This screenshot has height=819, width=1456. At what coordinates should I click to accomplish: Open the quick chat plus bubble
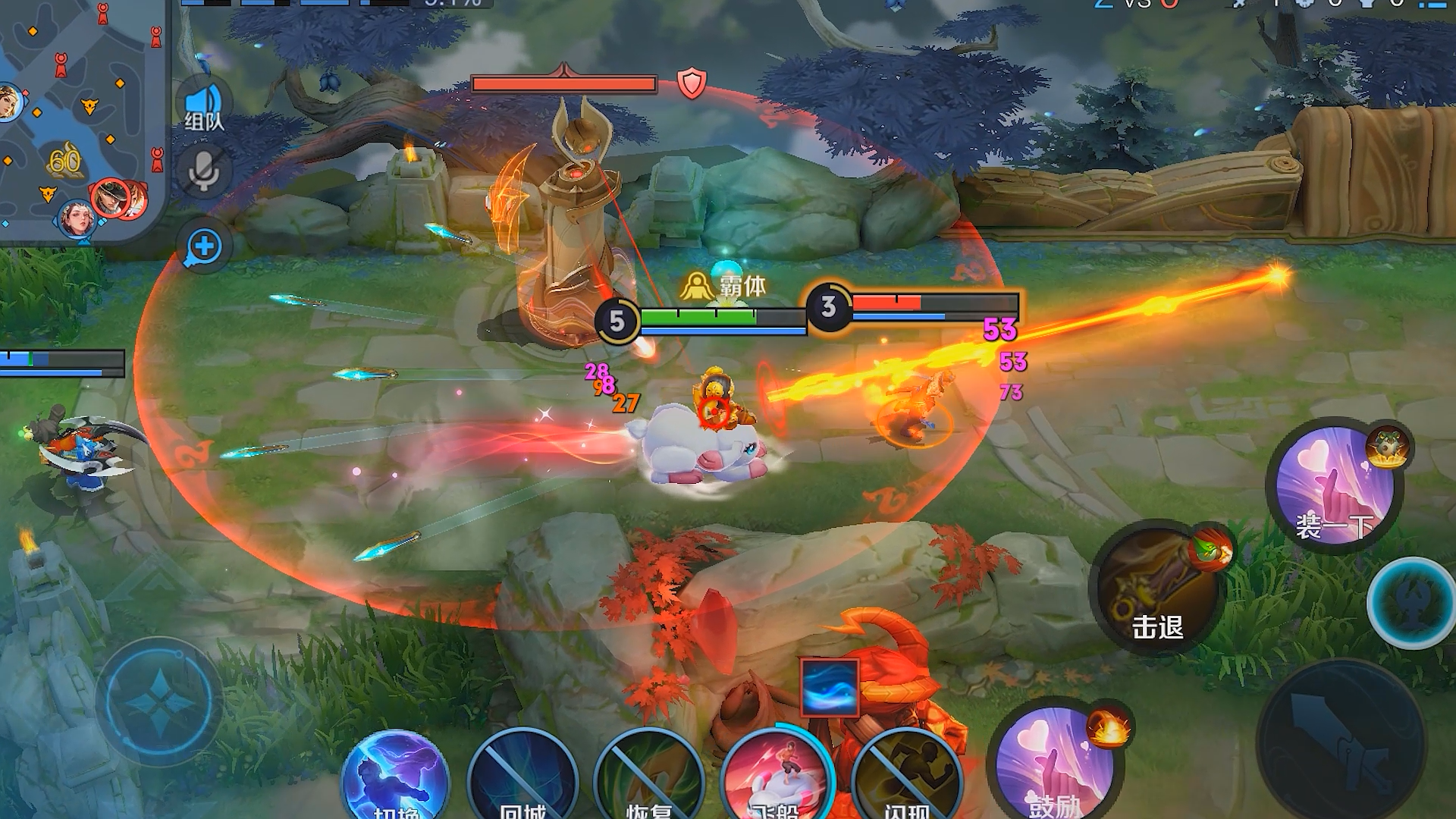[203, 246]
